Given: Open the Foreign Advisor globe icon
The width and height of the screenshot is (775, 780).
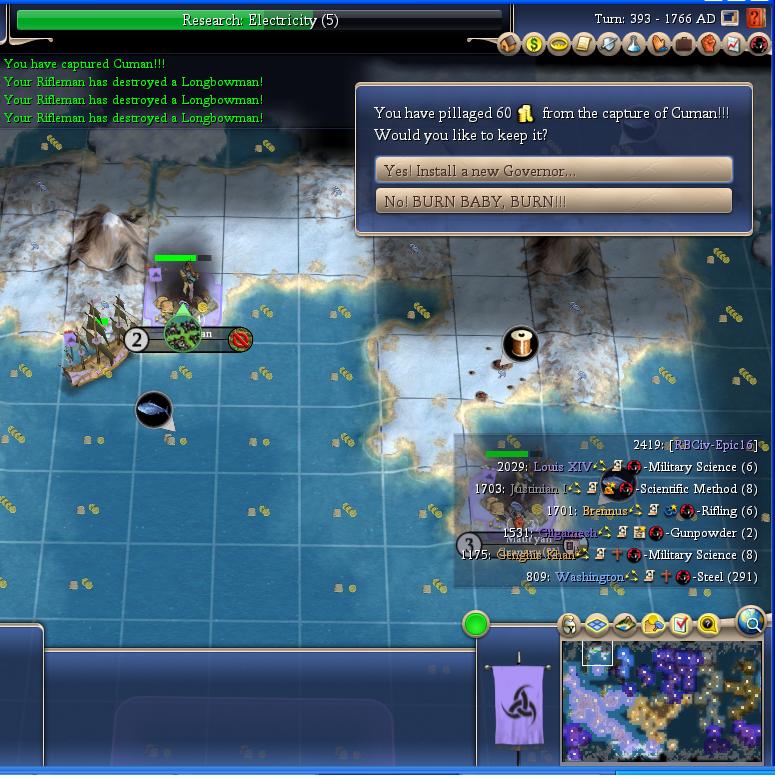Looking at the screenshot, I should tap(559, 44).
